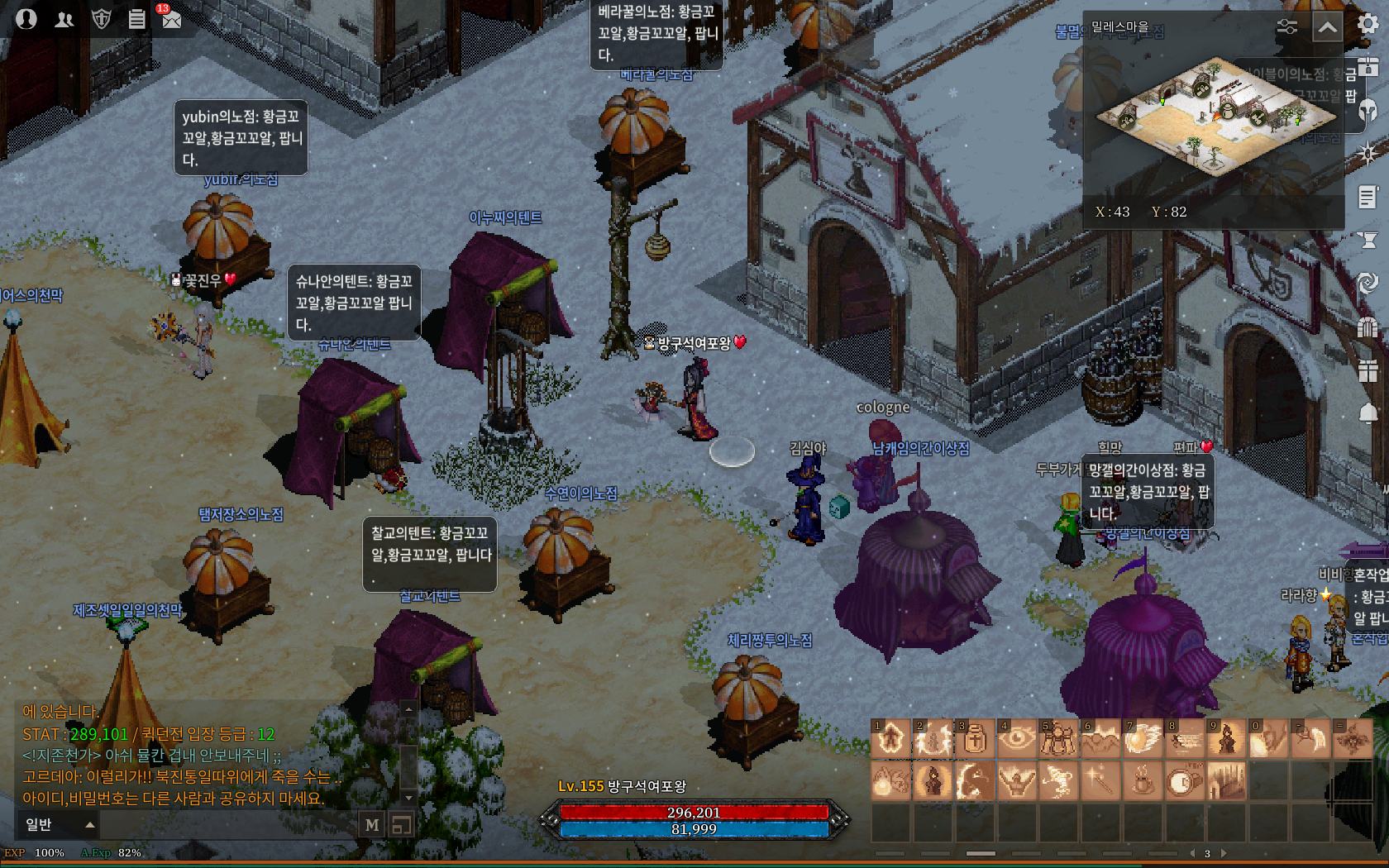Open the helmet equipment icon
The width and height of the screenshot is (1389, 868).
point(1368,110)
